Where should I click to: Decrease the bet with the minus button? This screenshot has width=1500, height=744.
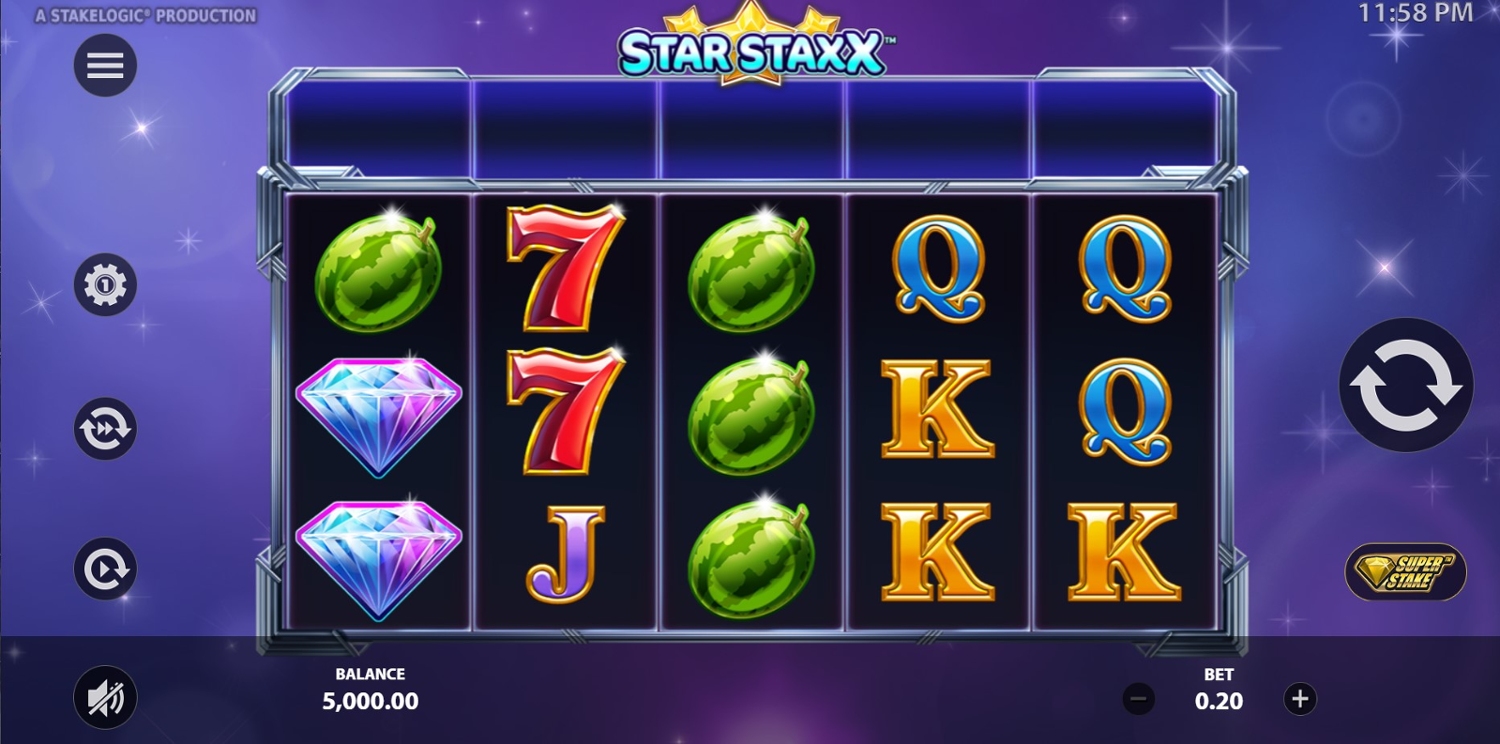tap(1139, 699)
